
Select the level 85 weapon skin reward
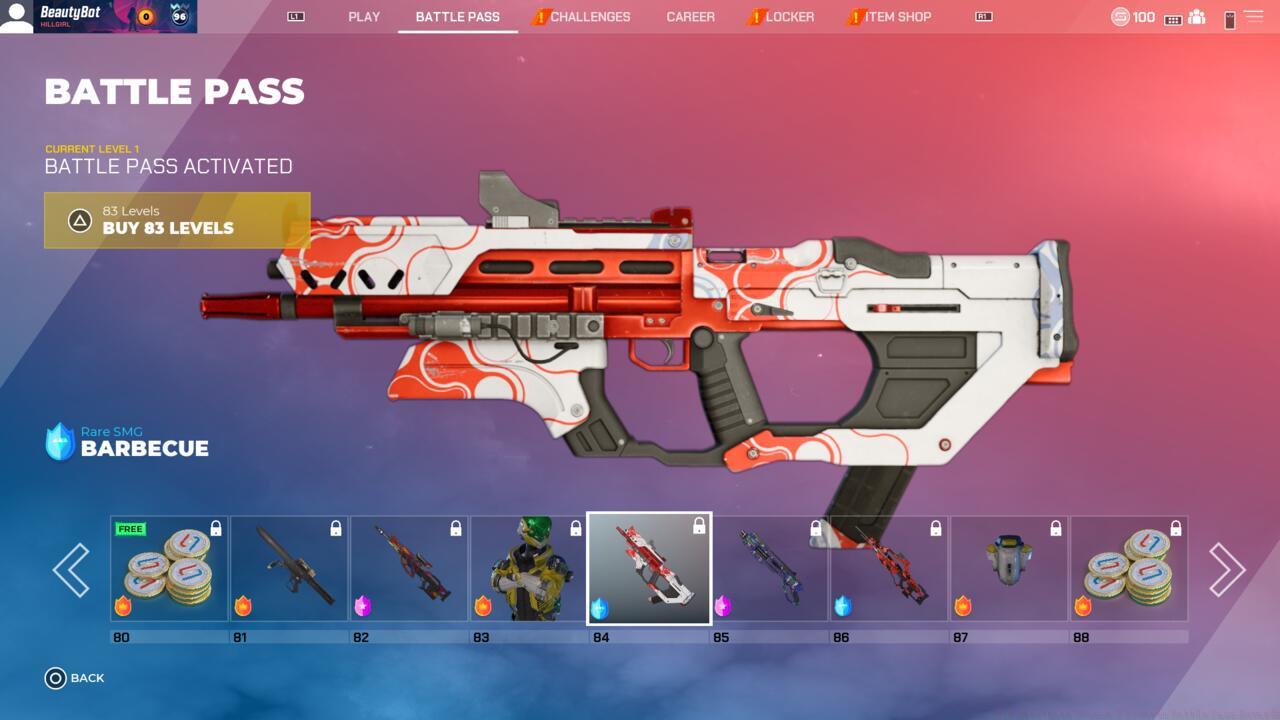coord(769,569)
